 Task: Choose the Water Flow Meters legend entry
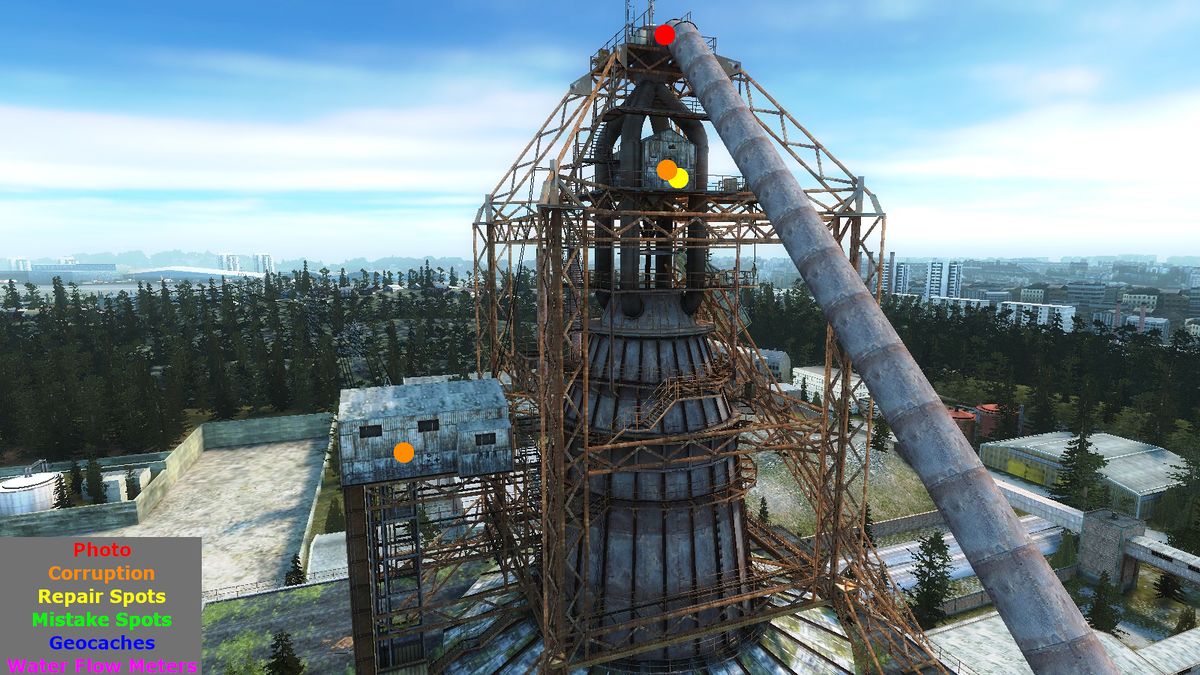point(102,665)
